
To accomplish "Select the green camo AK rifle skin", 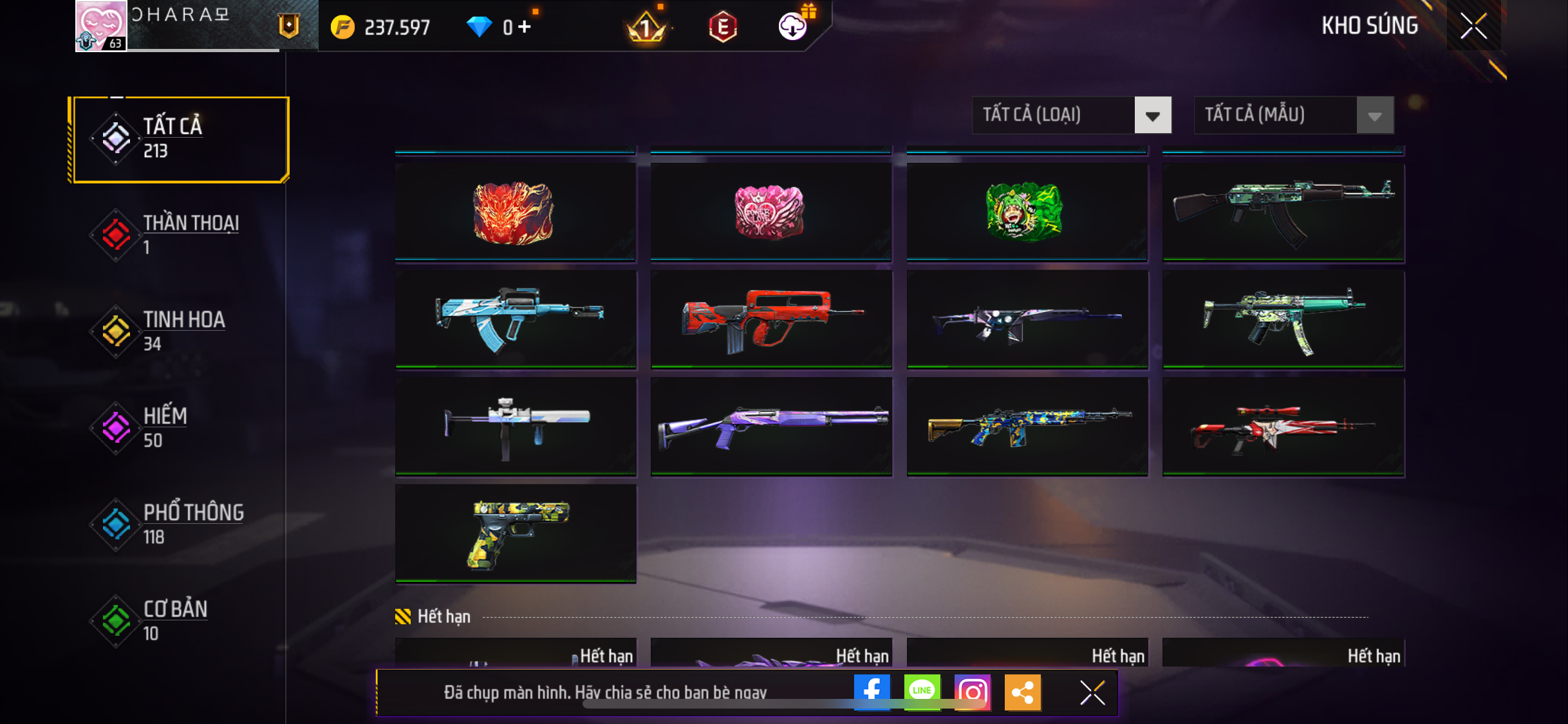I will click(1283, 212).
